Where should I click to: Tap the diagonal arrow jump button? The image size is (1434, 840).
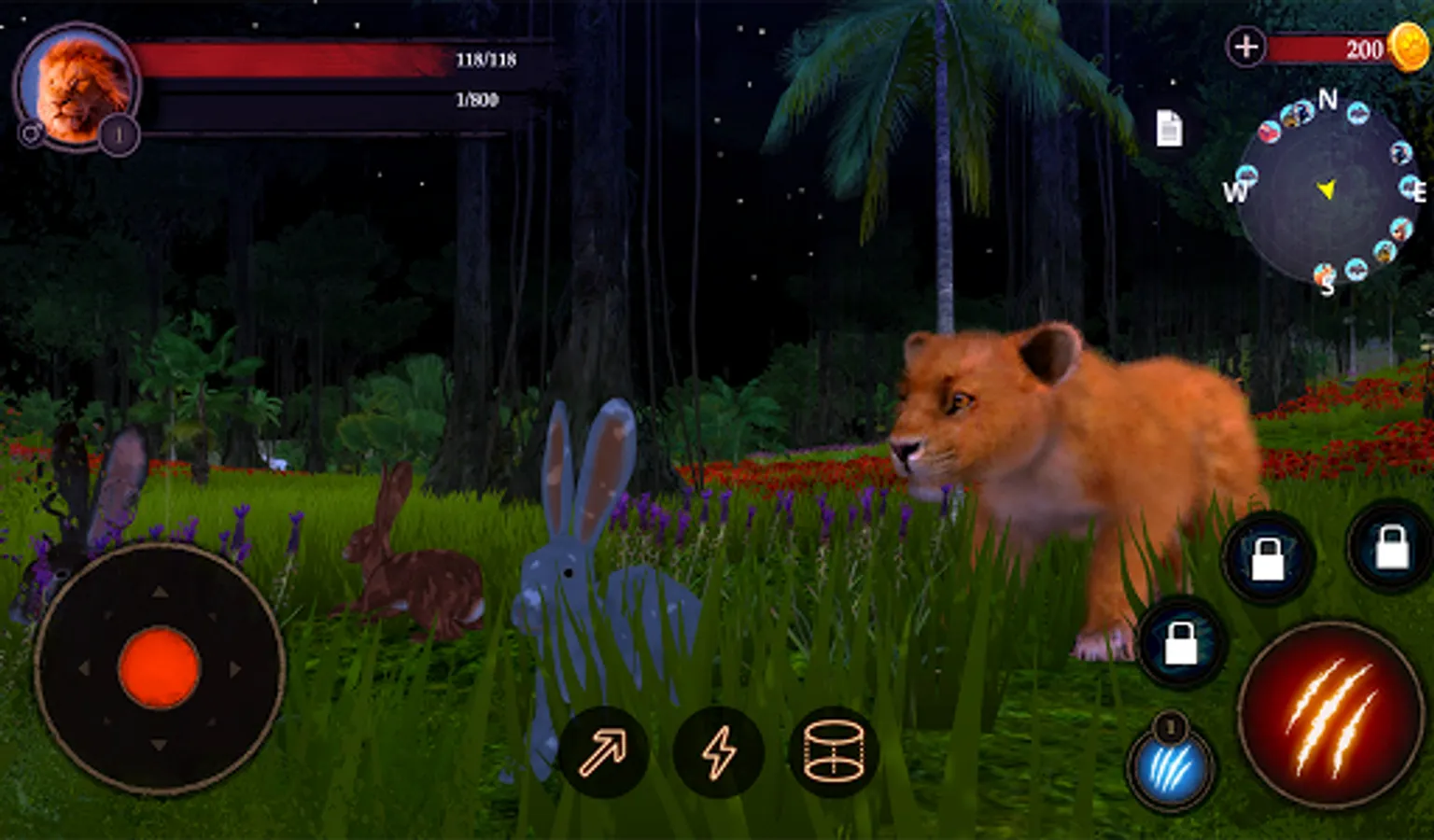[603, 752]
